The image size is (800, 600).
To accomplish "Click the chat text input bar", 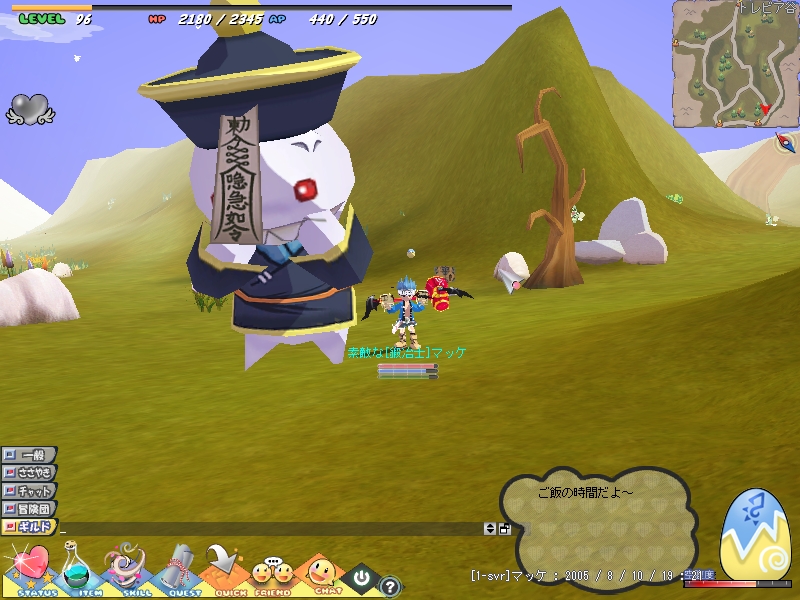I will point(270,528).
